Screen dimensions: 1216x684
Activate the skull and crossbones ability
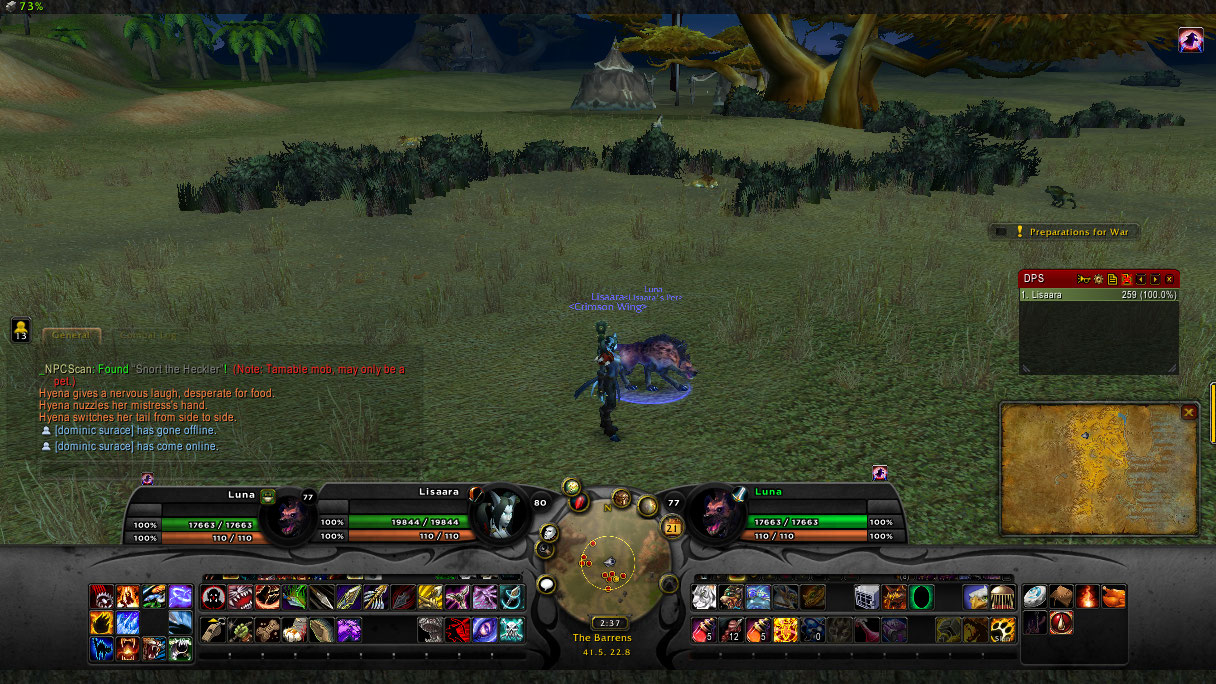click(511, 630)
